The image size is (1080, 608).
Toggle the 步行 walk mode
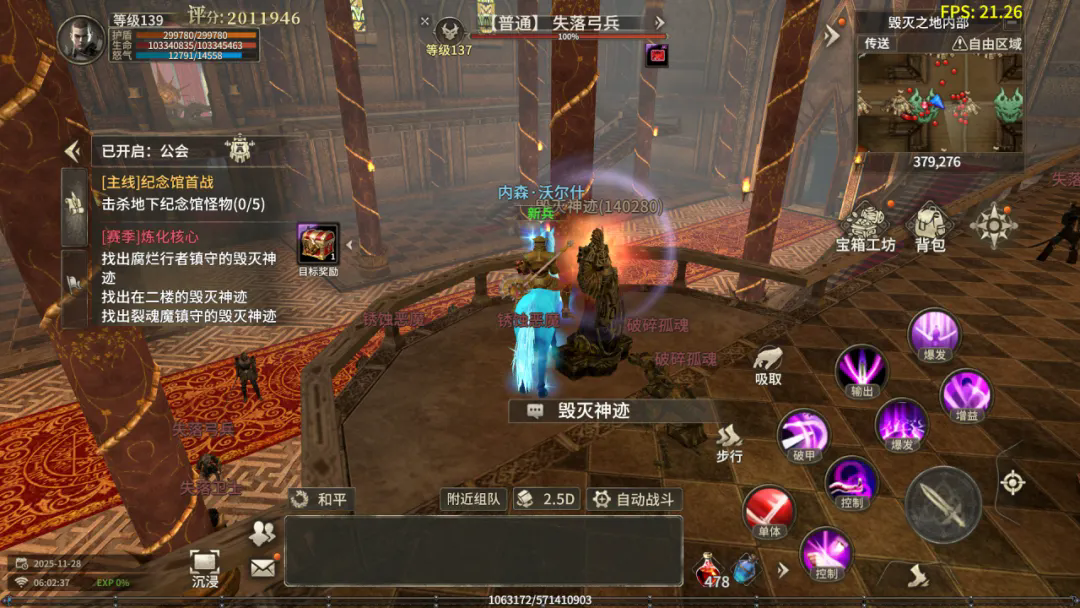click(729, 444)
